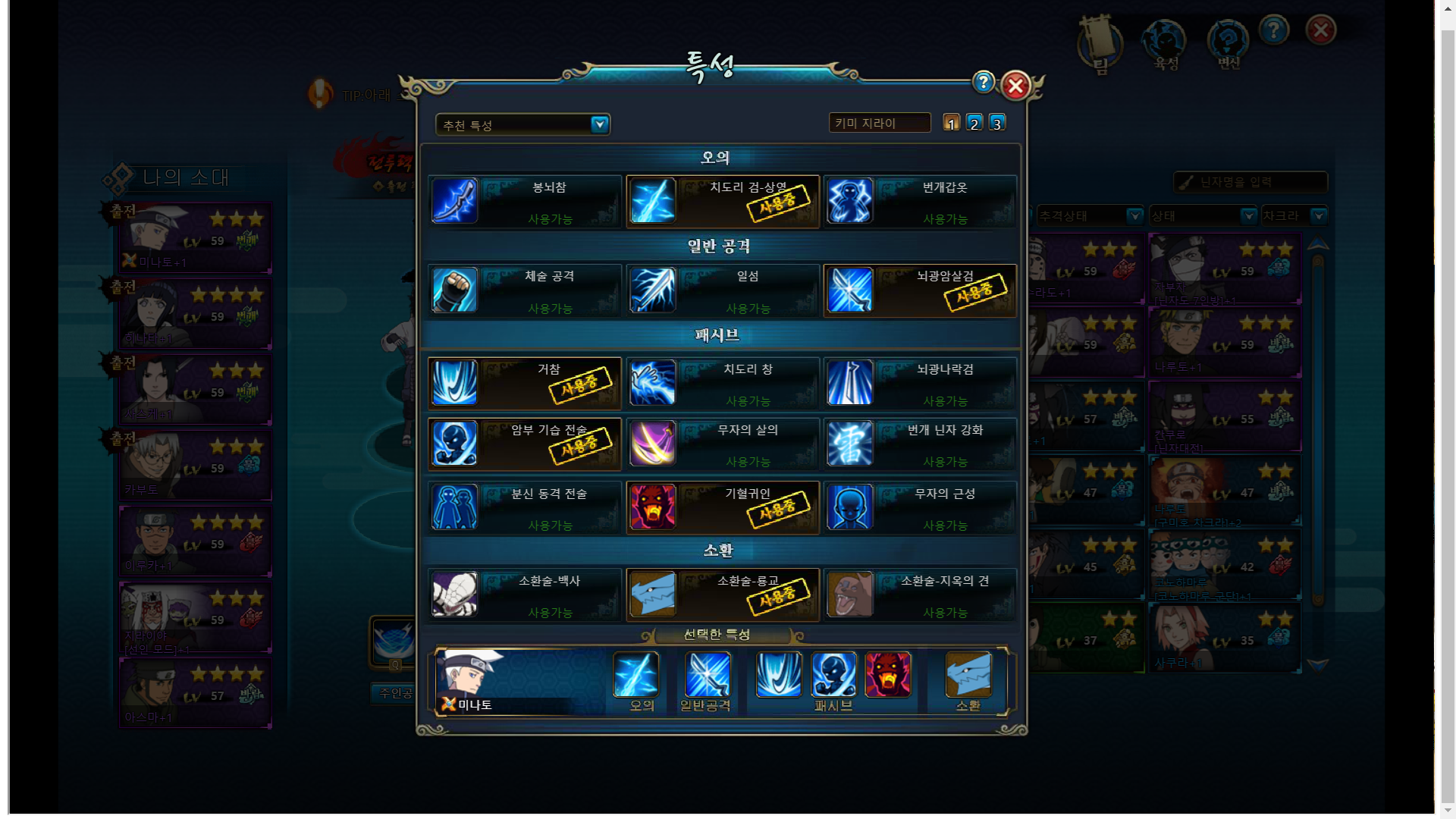Switch to talent preset 3
Image resolution: width=1456 pixels, height=819 pixels.
[997, 123]
